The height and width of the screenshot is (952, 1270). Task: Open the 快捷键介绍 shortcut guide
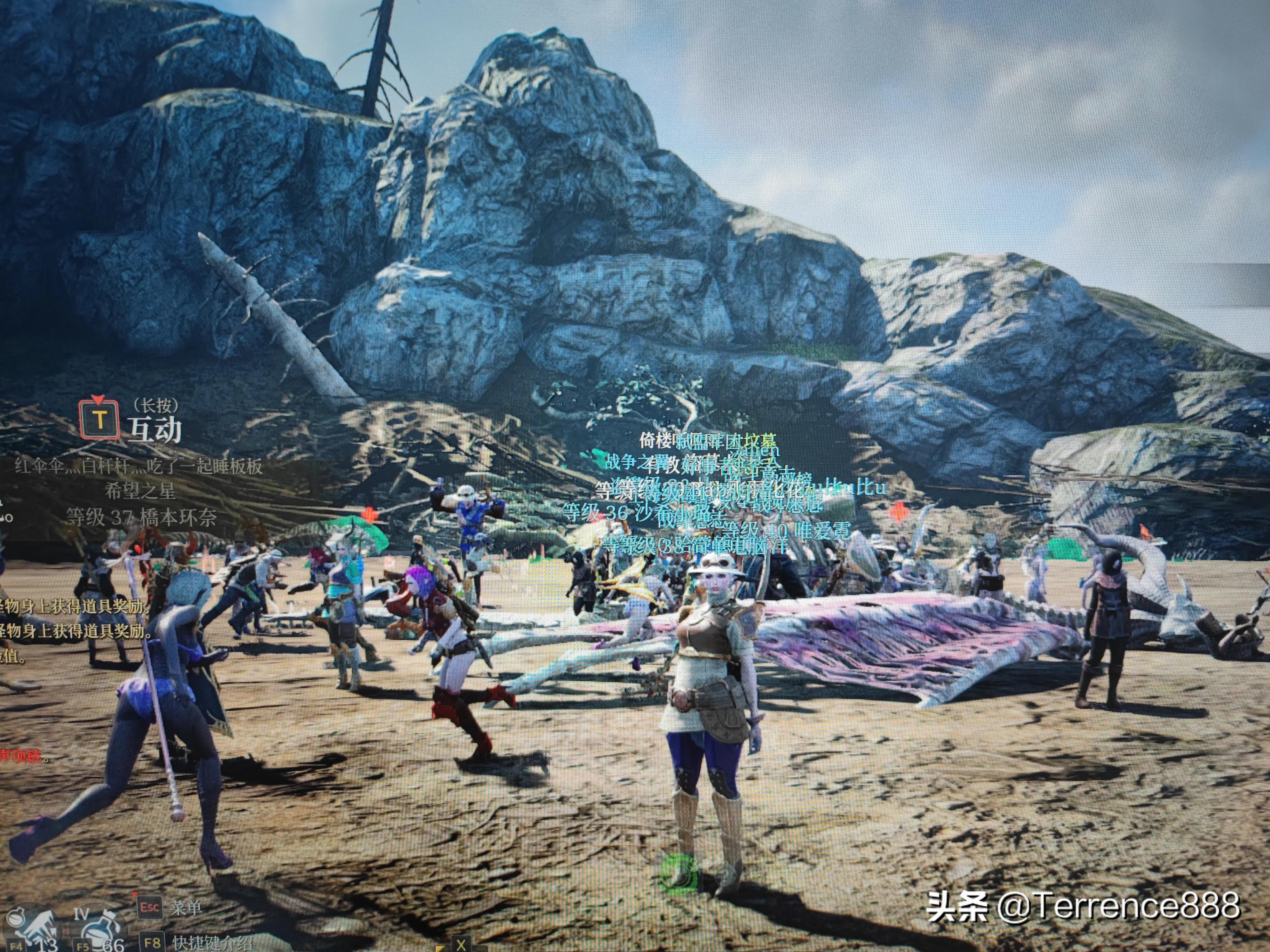(x=212, y=942)
